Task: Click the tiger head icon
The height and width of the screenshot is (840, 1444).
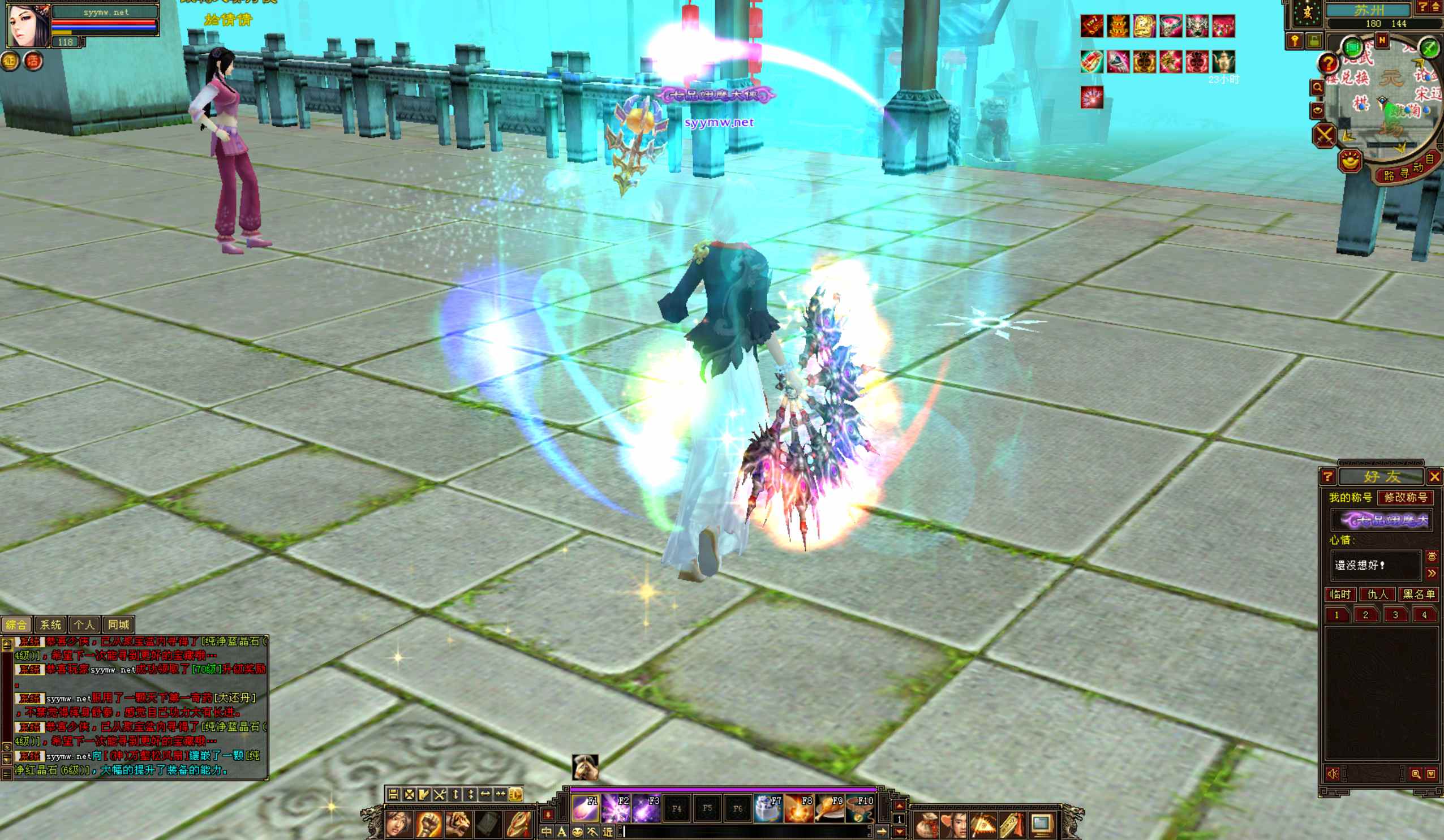Action: point(458,824)
